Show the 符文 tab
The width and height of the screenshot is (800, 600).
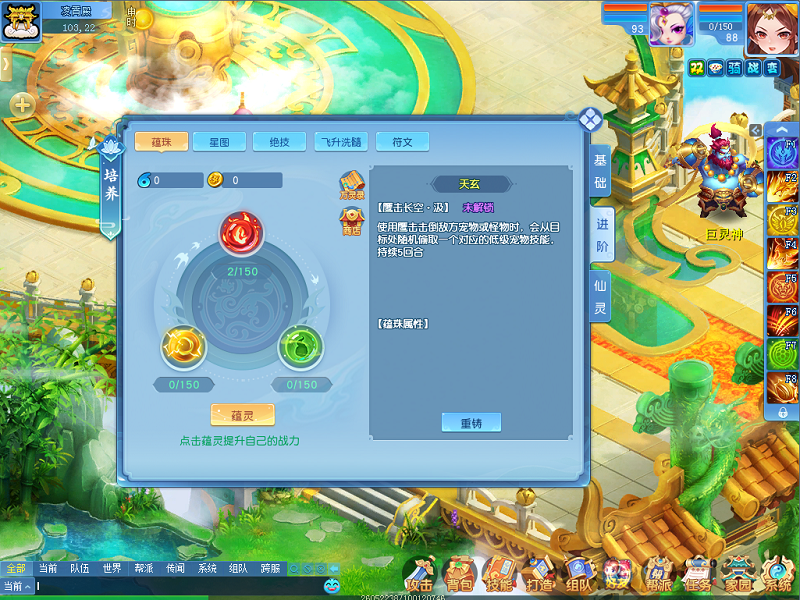(402, 142)
